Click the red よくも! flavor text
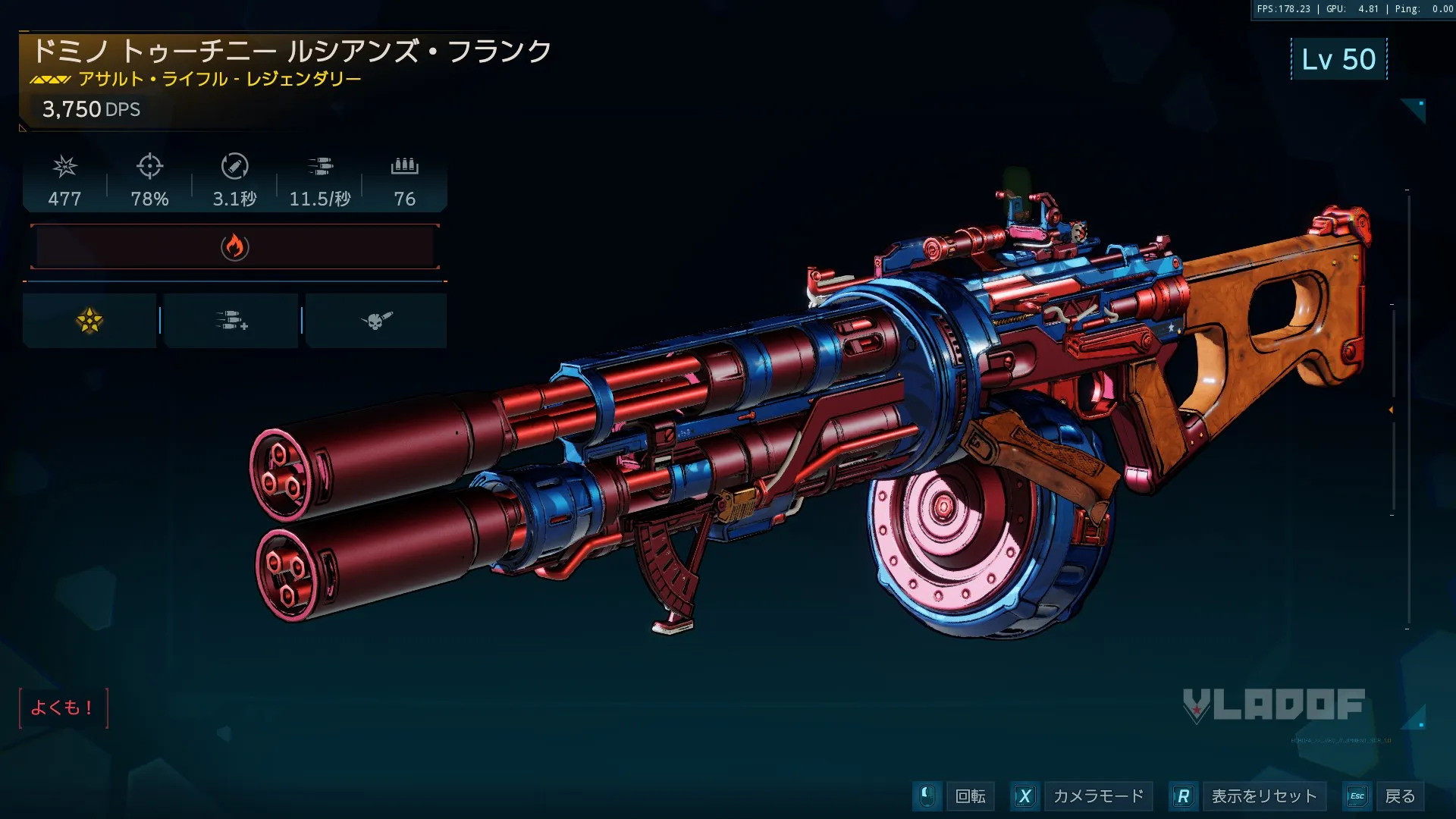Viewport: 1456px width, 819px height. click(x=62, y=708)
